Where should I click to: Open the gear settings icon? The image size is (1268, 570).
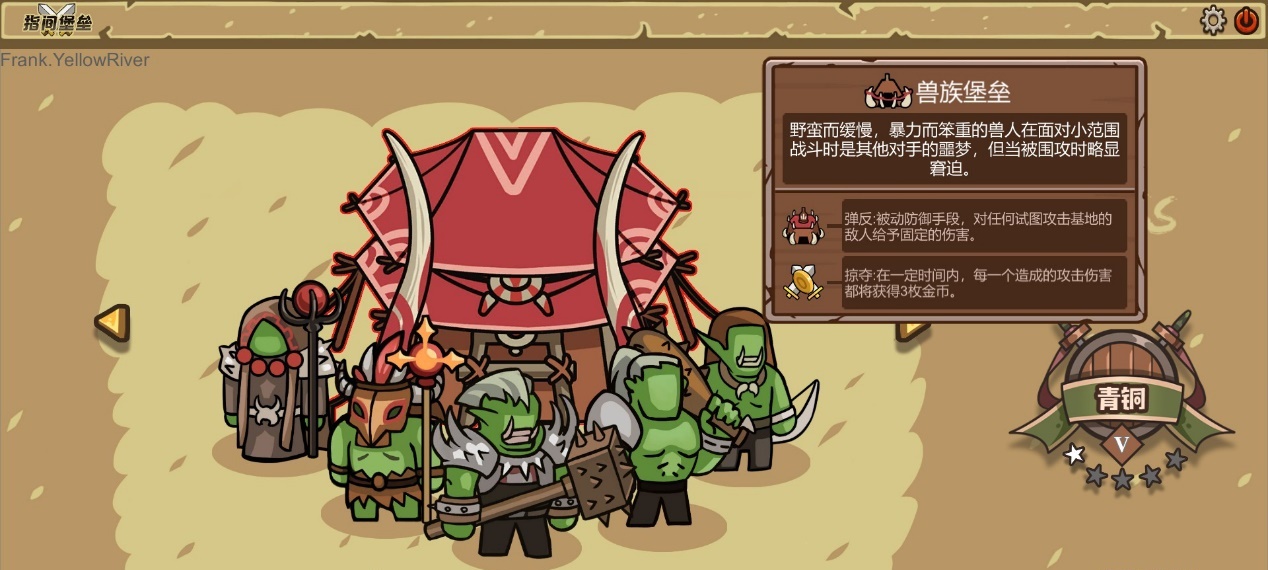(1213, 20)
